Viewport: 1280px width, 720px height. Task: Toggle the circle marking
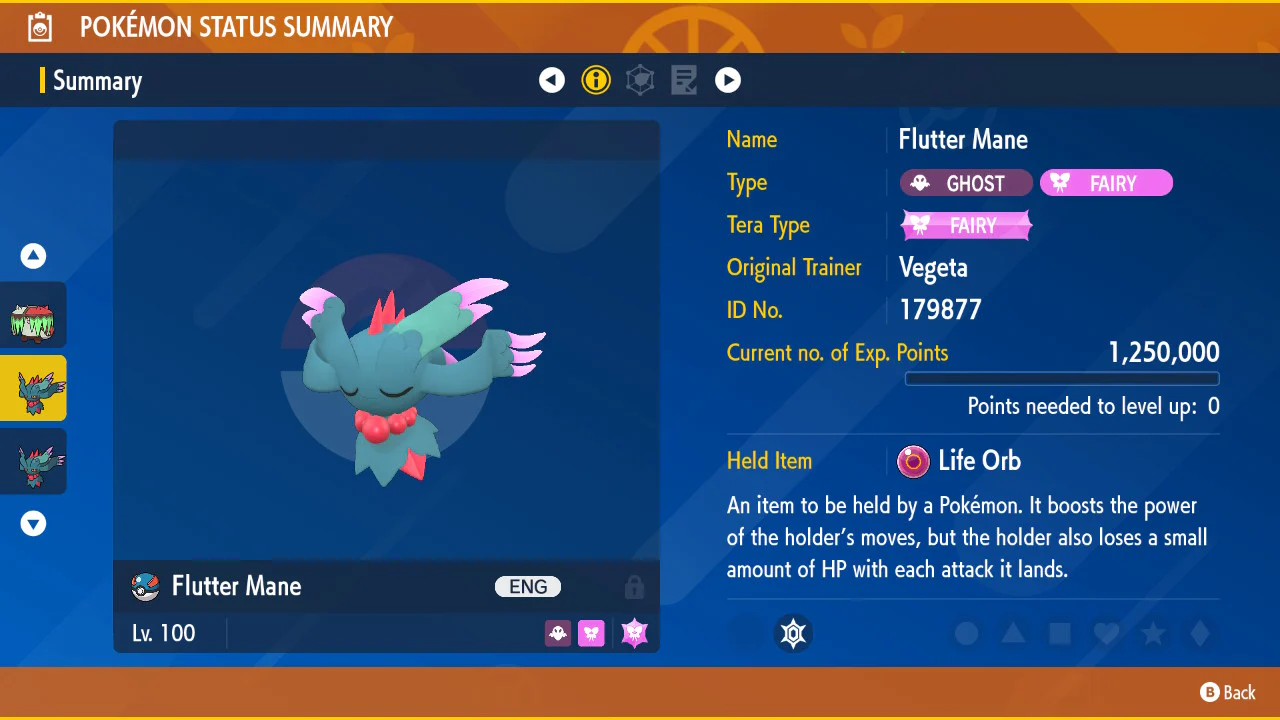[966, 633]
